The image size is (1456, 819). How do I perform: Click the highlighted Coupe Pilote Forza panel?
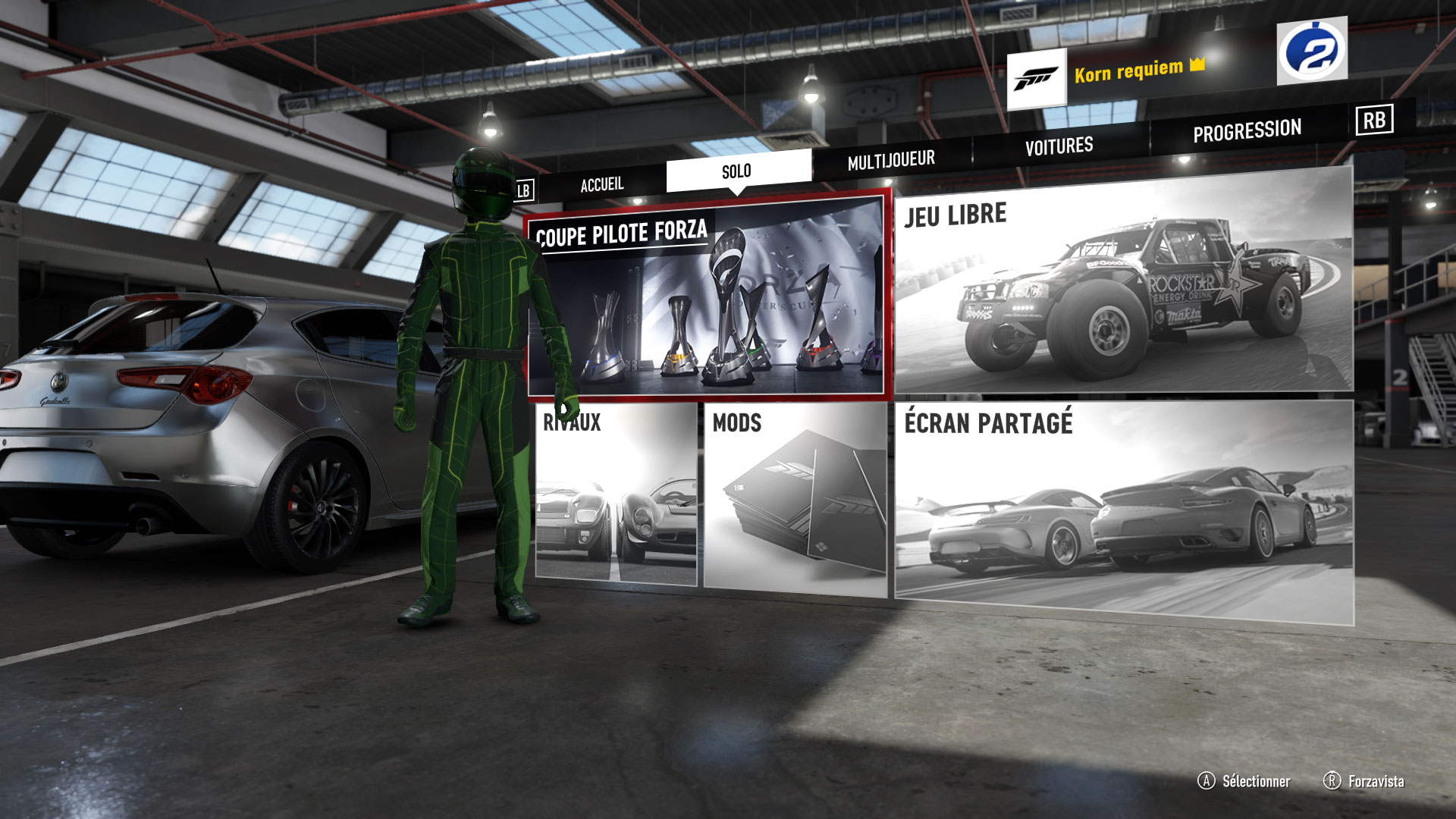click(x=709, y=296)
